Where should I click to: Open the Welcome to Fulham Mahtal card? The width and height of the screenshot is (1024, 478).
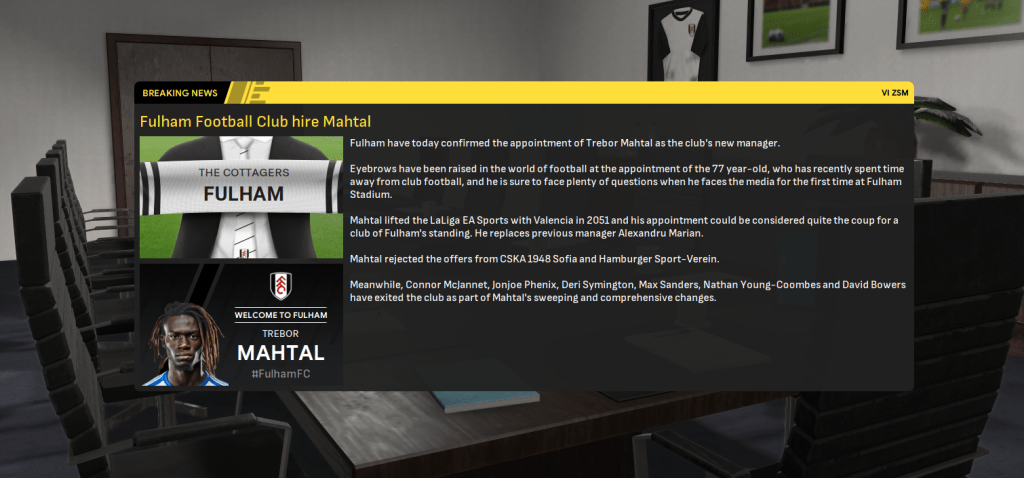pyautogui.click(x=241, y=326)
